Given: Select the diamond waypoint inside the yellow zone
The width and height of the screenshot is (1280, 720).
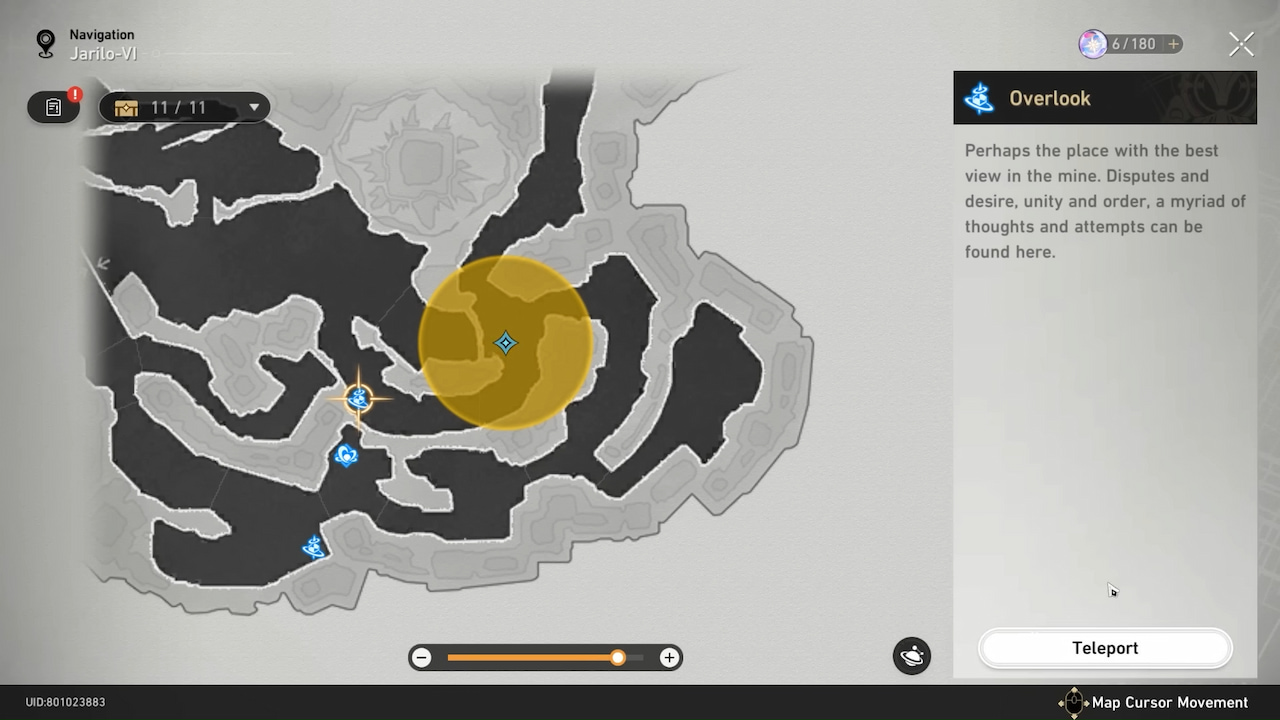Looking at the screenshot, I should click(x=505, y=343).
